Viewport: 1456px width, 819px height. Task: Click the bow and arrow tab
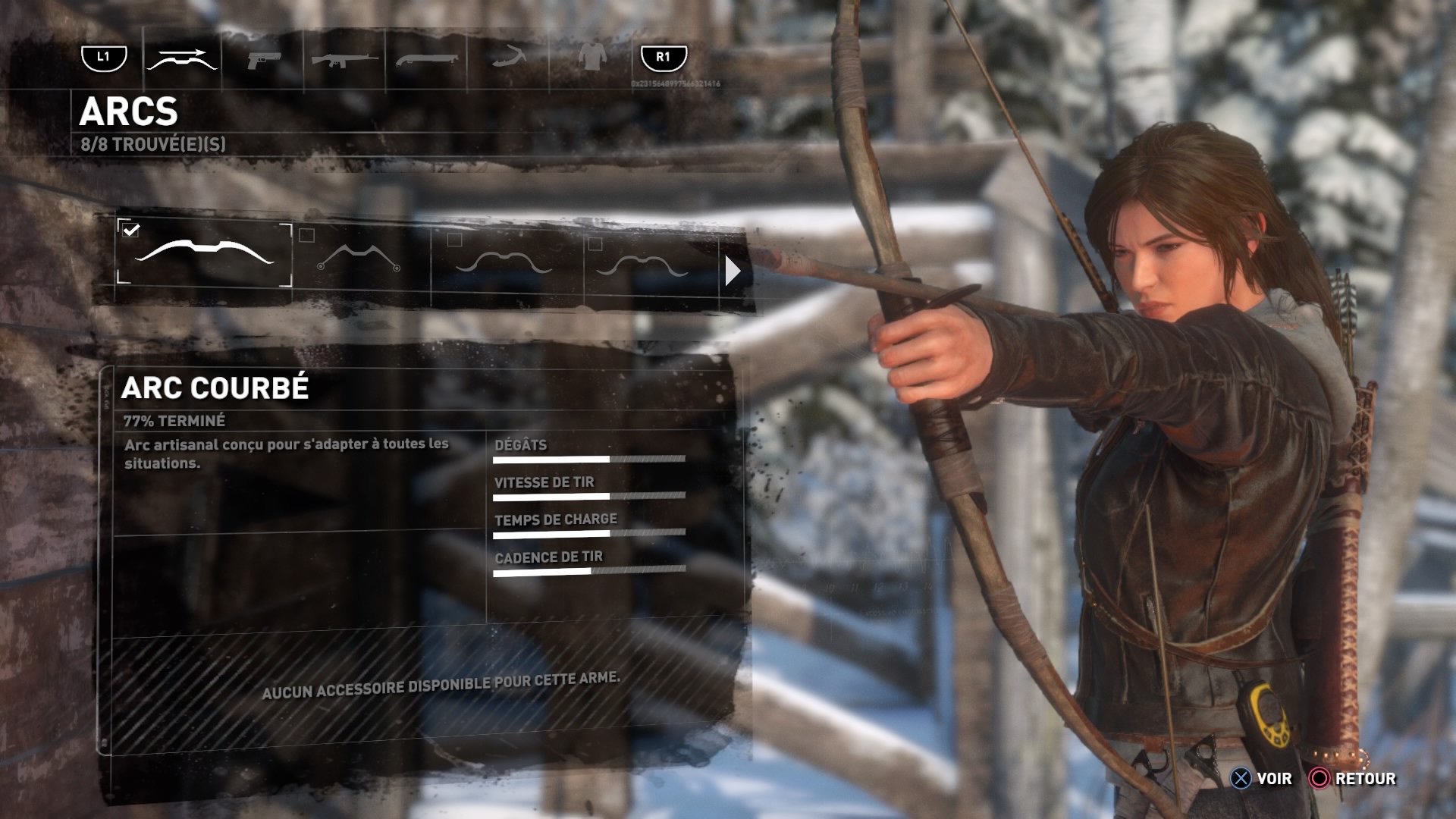point(182,58)
